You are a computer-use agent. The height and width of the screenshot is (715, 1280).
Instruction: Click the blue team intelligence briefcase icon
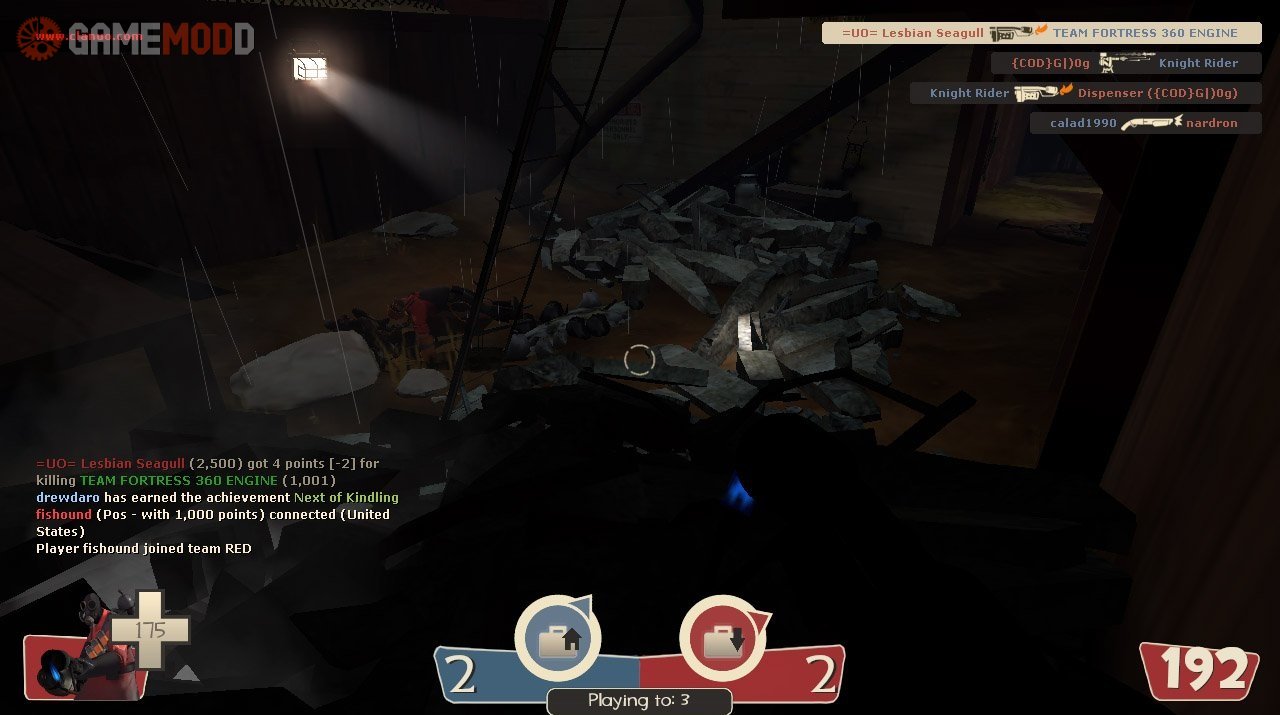(558, 639)
